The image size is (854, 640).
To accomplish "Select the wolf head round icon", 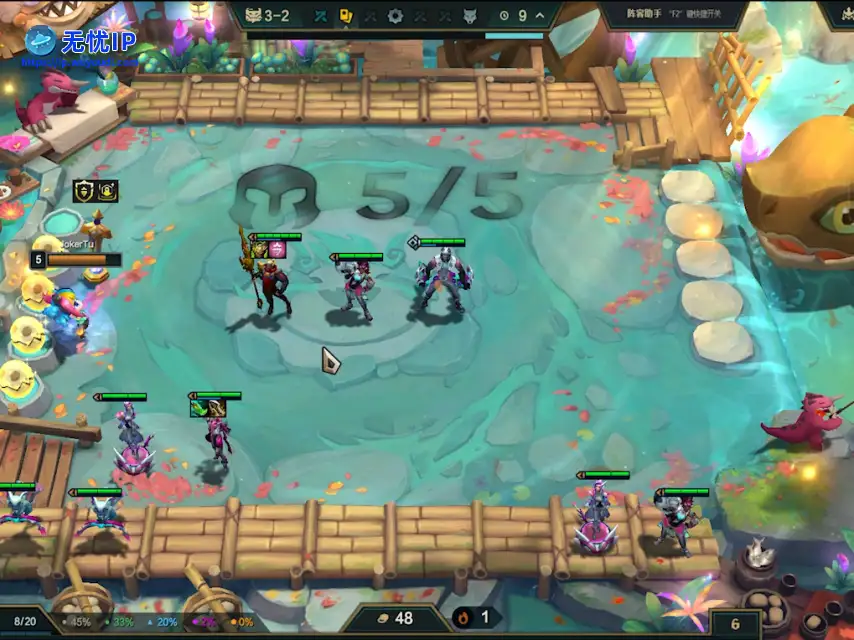I will pos(469,16).
